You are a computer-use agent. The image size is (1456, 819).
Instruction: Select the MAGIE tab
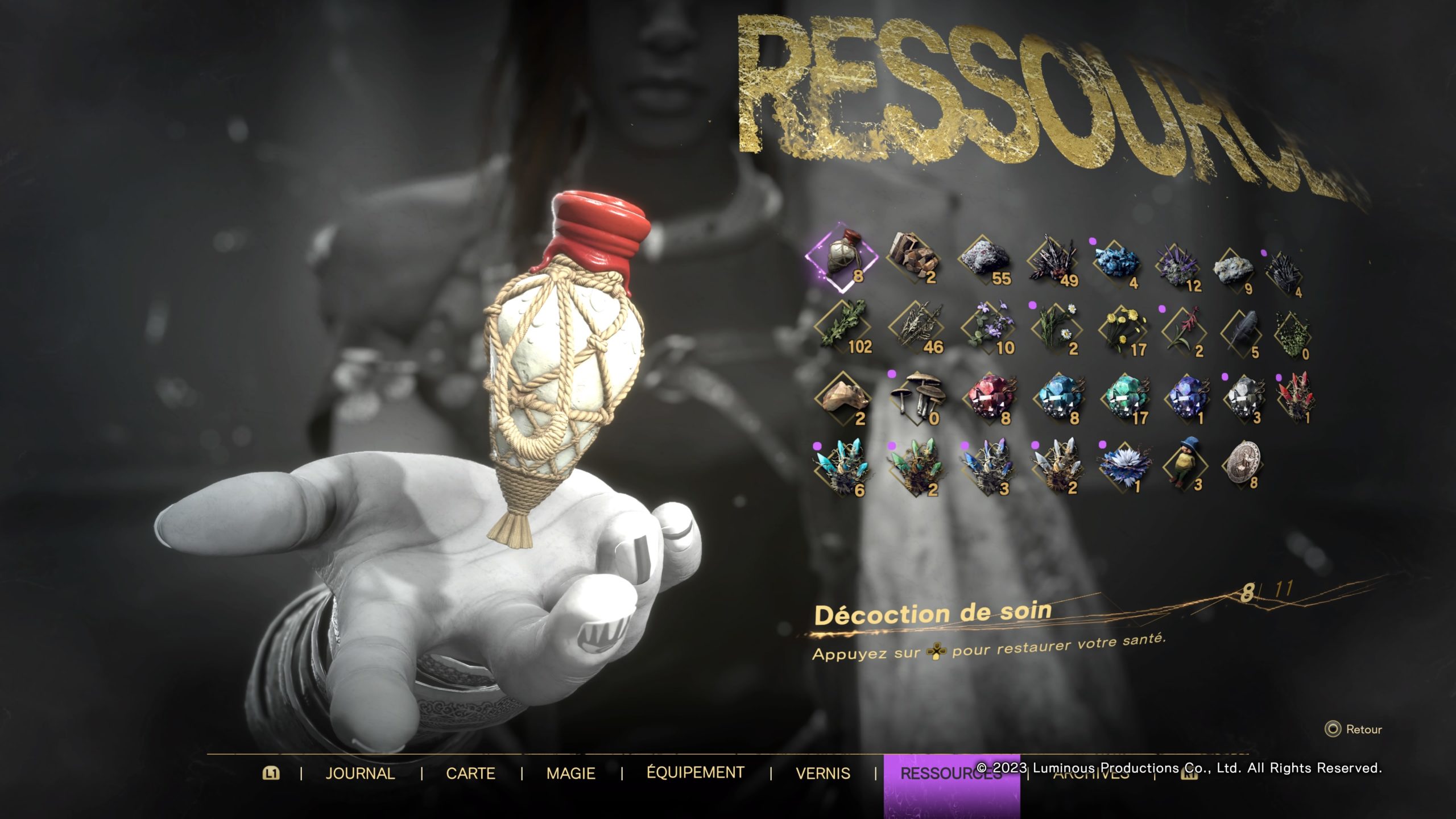[x=570, y=773]
